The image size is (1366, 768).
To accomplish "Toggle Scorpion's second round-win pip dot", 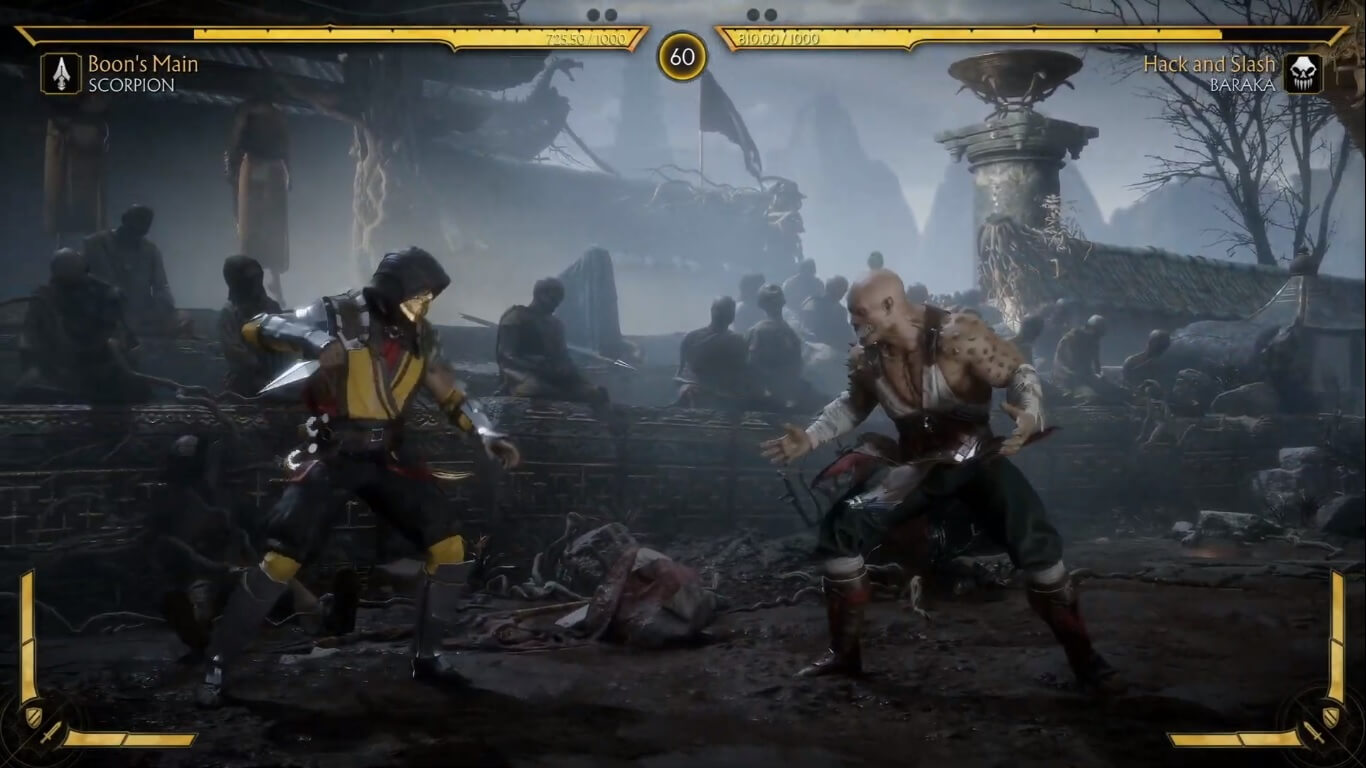I will pyautogui.click(x=609, y=15).
